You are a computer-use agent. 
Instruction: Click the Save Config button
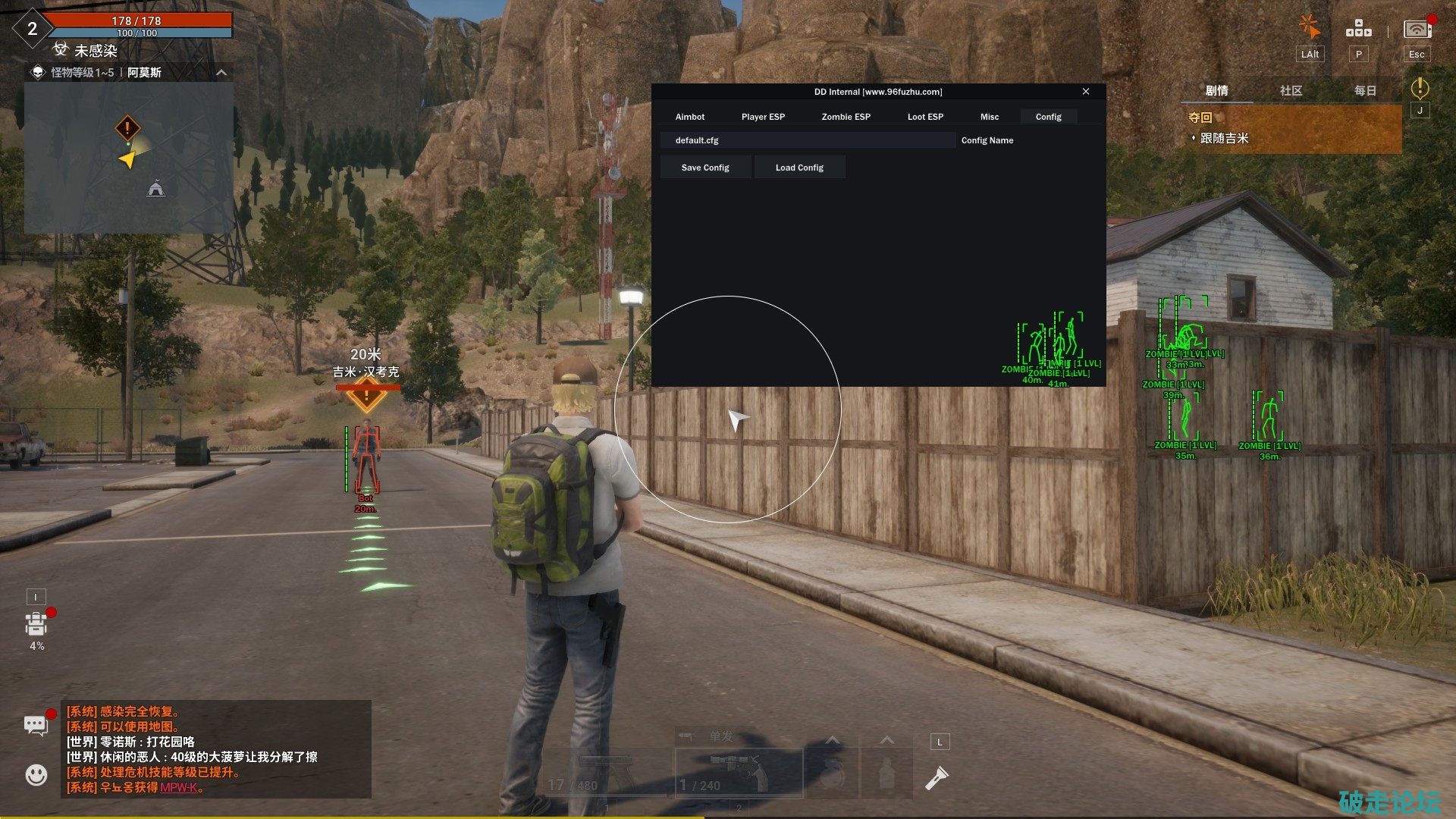[705, 168]
